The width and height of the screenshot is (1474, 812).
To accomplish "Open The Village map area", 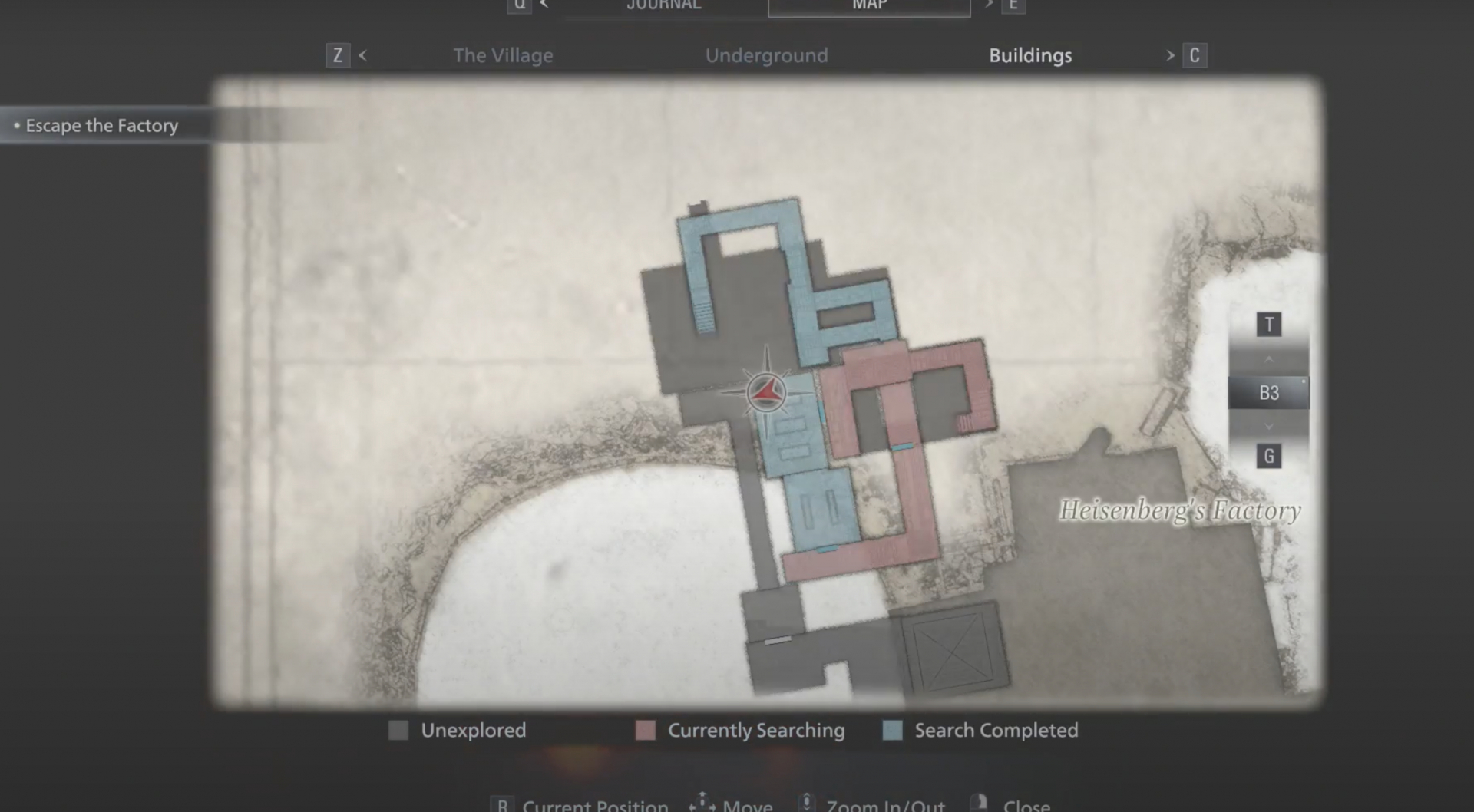I will tap(503, 55).
